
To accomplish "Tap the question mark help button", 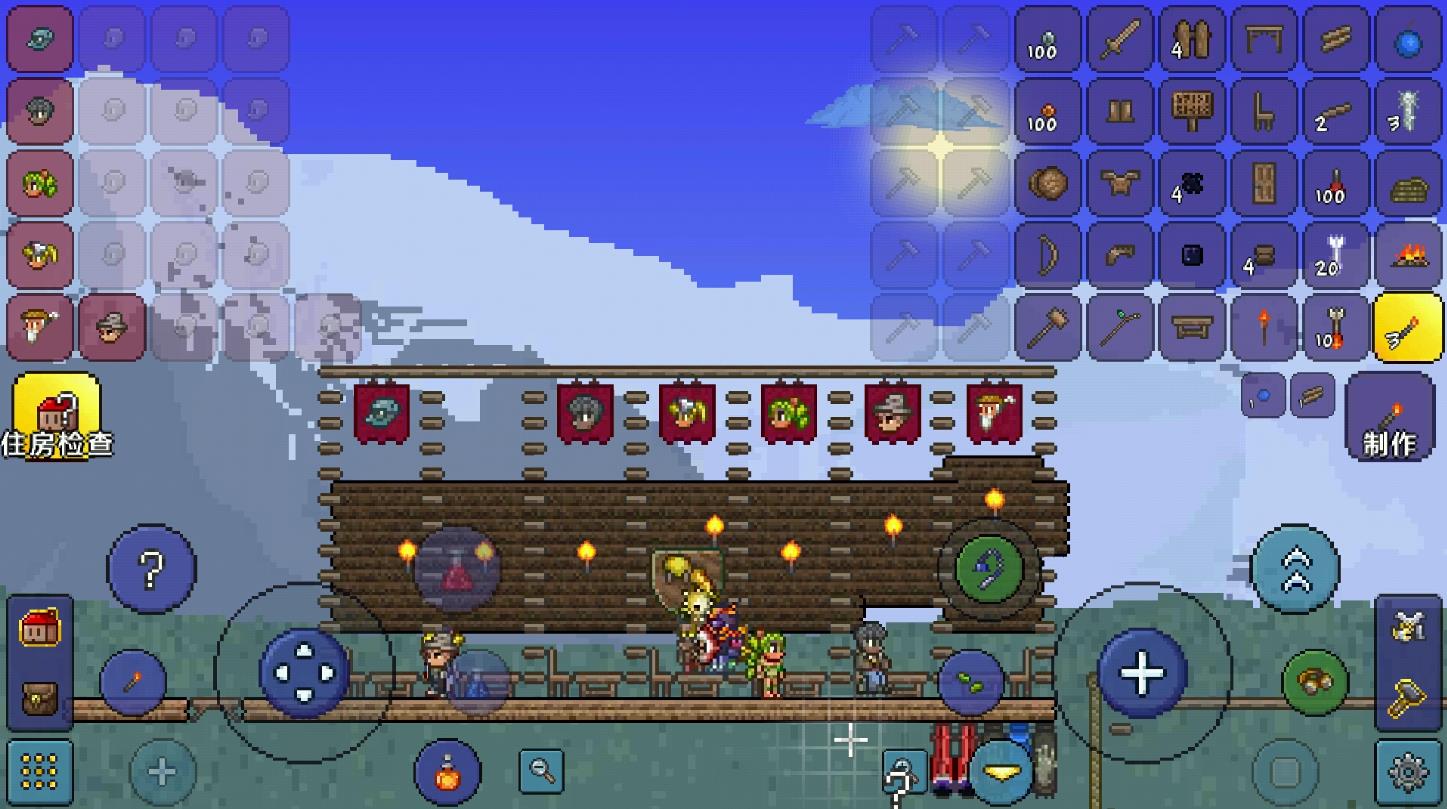I will tap(151, 569).
